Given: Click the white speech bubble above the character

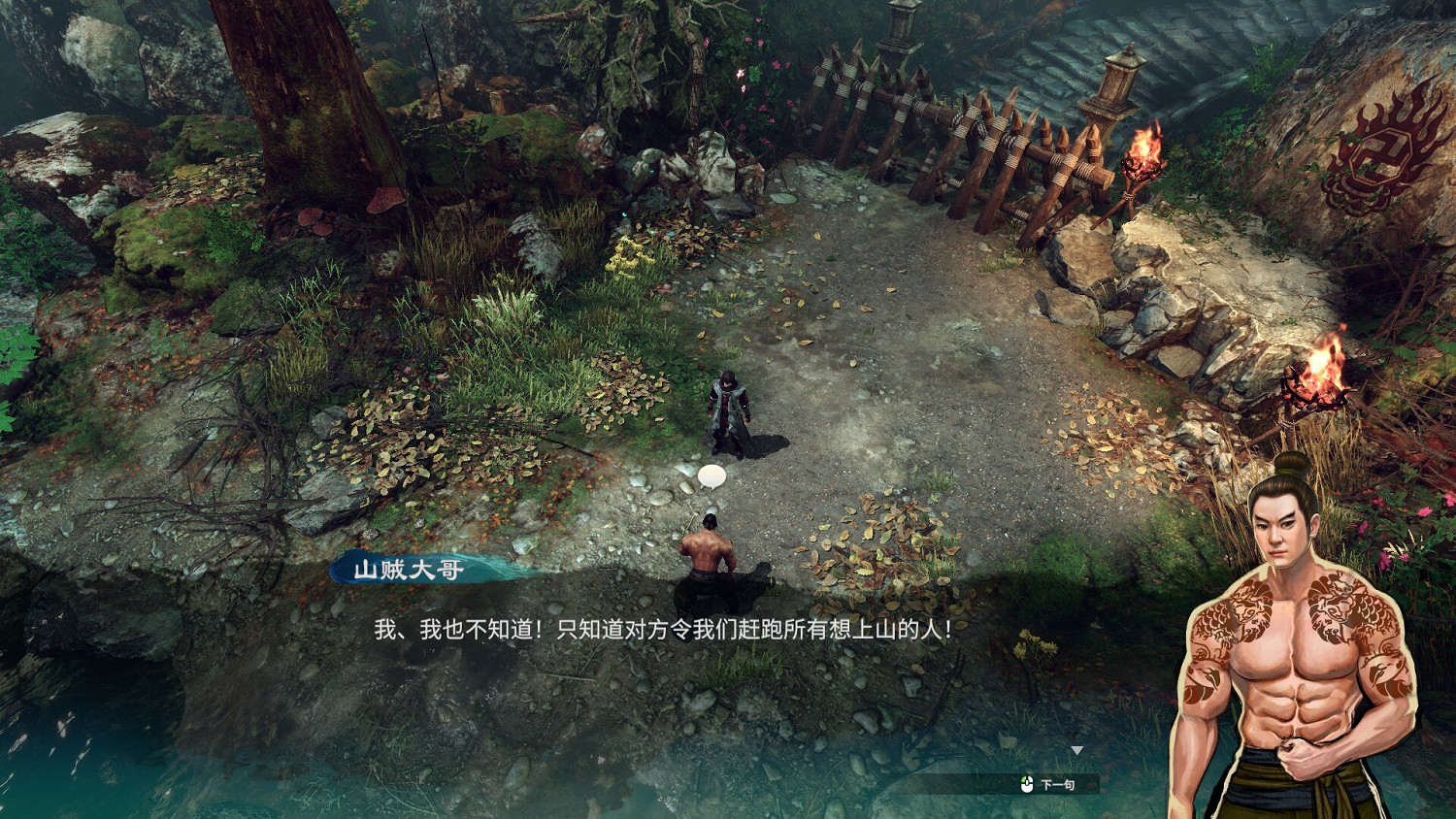Looking at the screenshot, I should point(711,475).
